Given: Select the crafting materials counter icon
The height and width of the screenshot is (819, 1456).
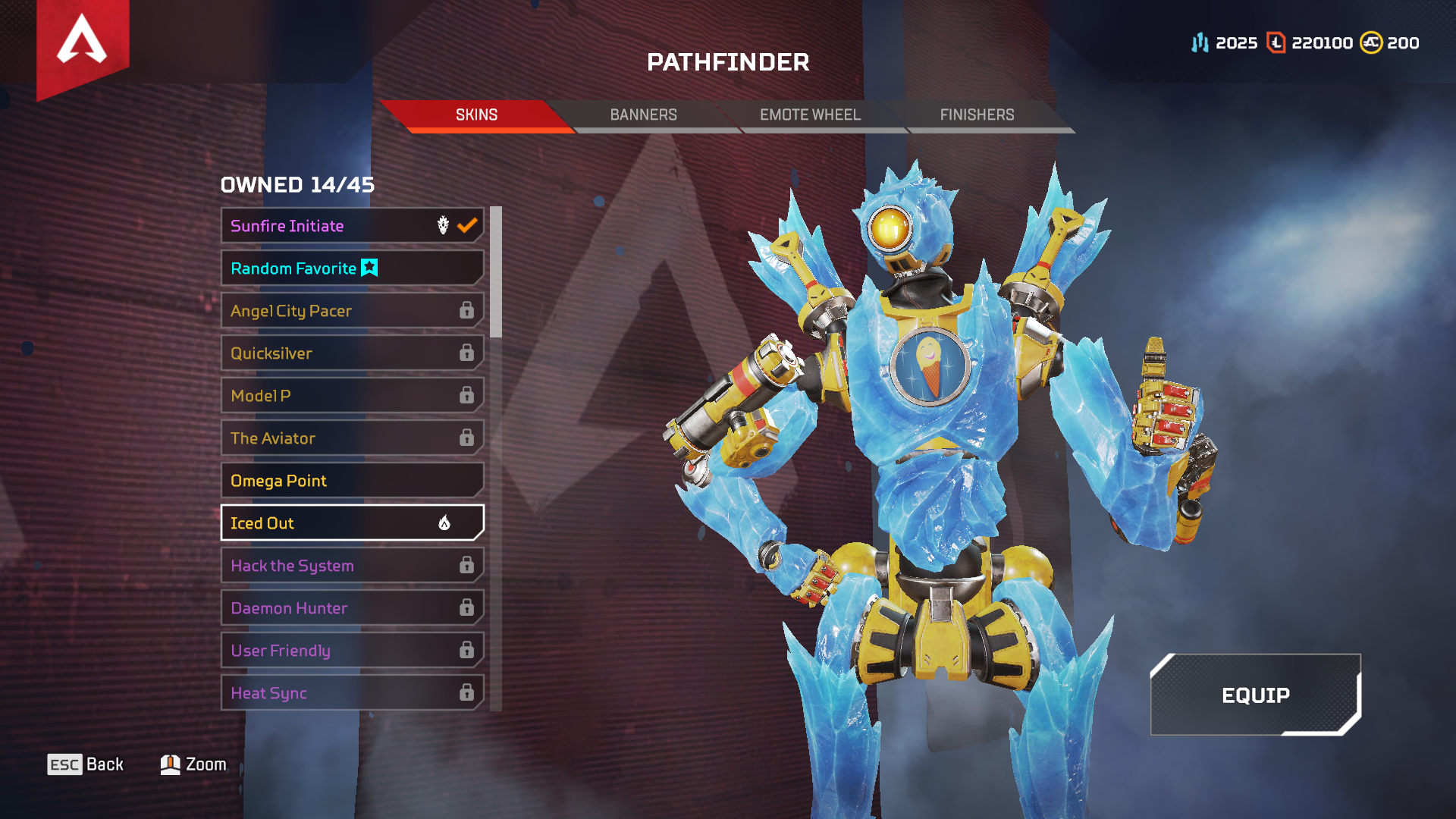Looking at the screenshot, I should [x=1200, y=42].
